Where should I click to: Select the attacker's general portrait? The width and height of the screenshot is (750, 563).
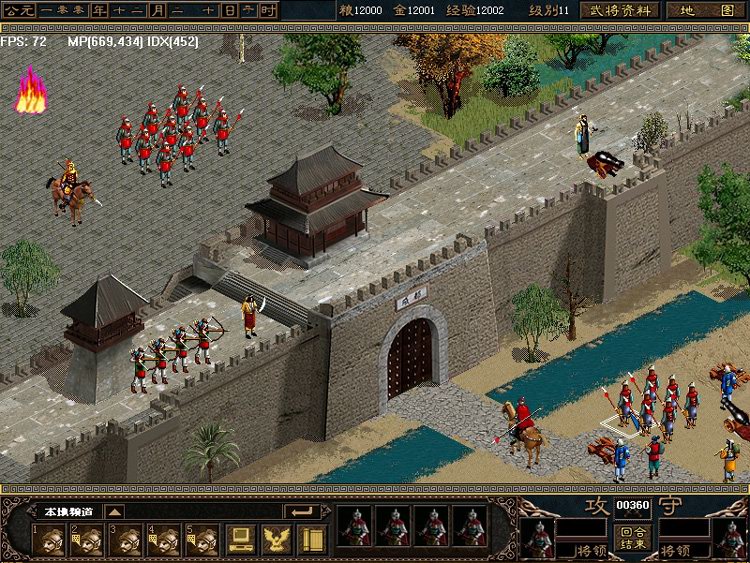tap(538, 538)
